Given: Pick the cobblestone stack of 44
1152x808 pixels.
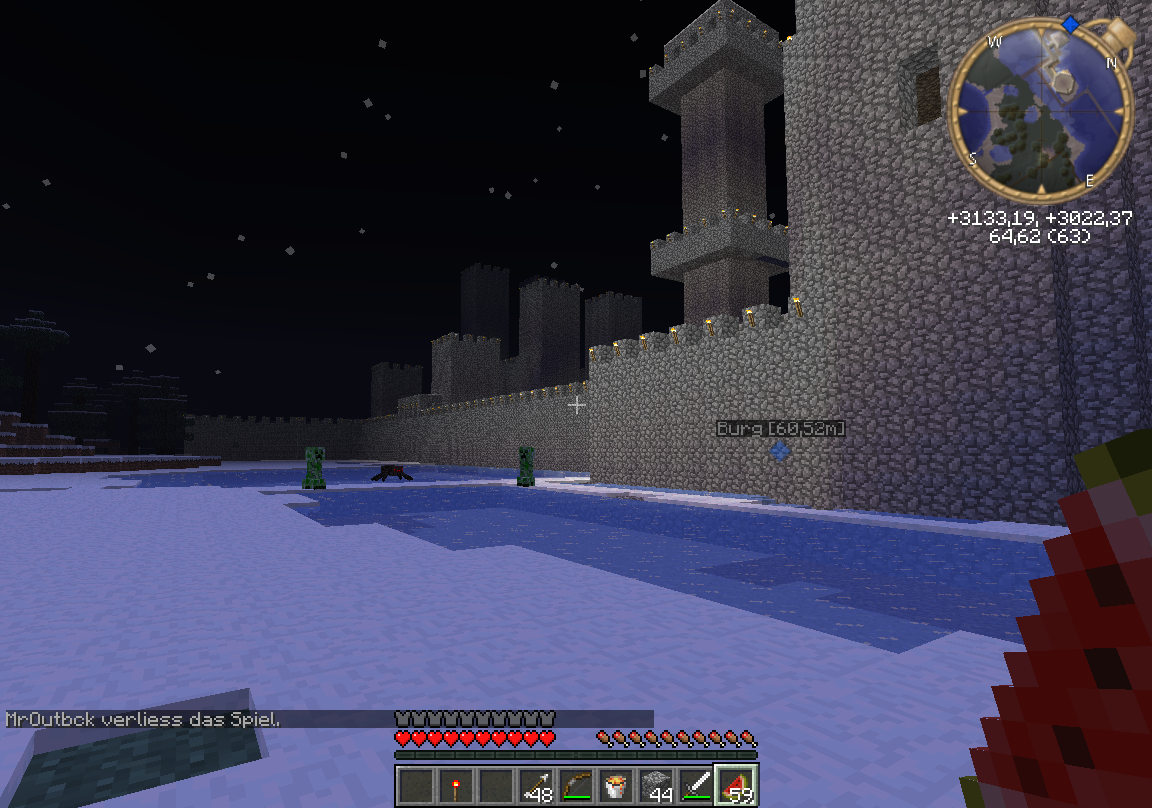Looking at the screenshot, I should click(656, 786).
